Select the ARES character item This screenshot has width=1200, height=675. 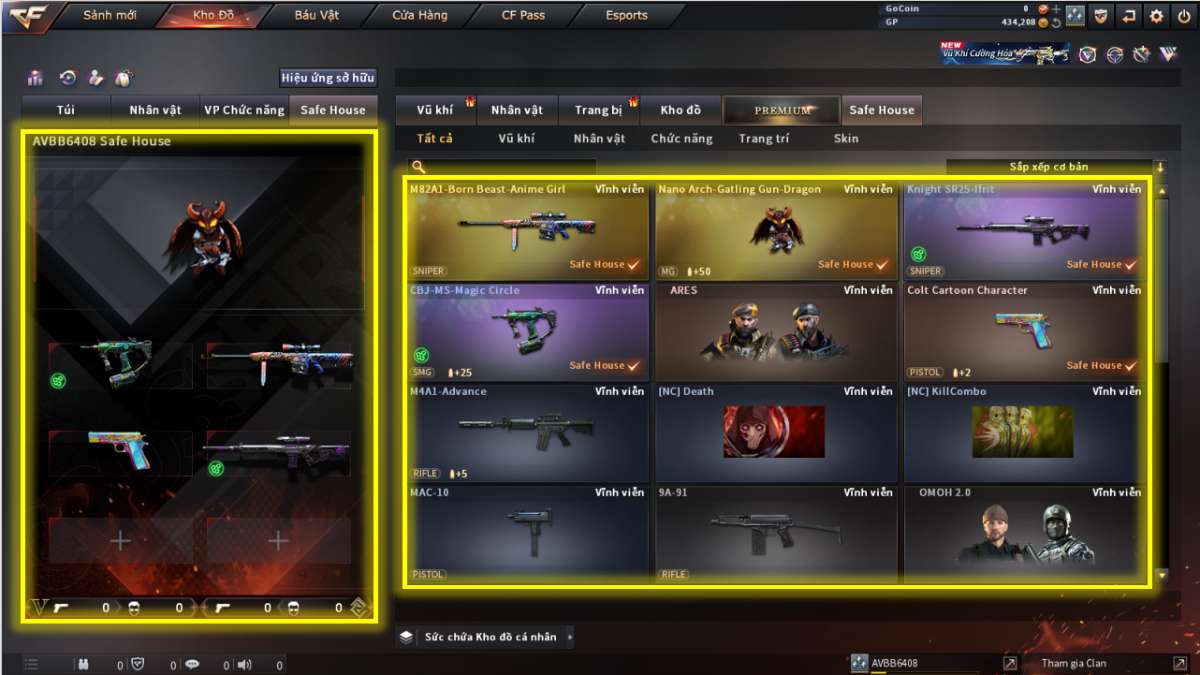pyautogui.click(x=776, y=332)
